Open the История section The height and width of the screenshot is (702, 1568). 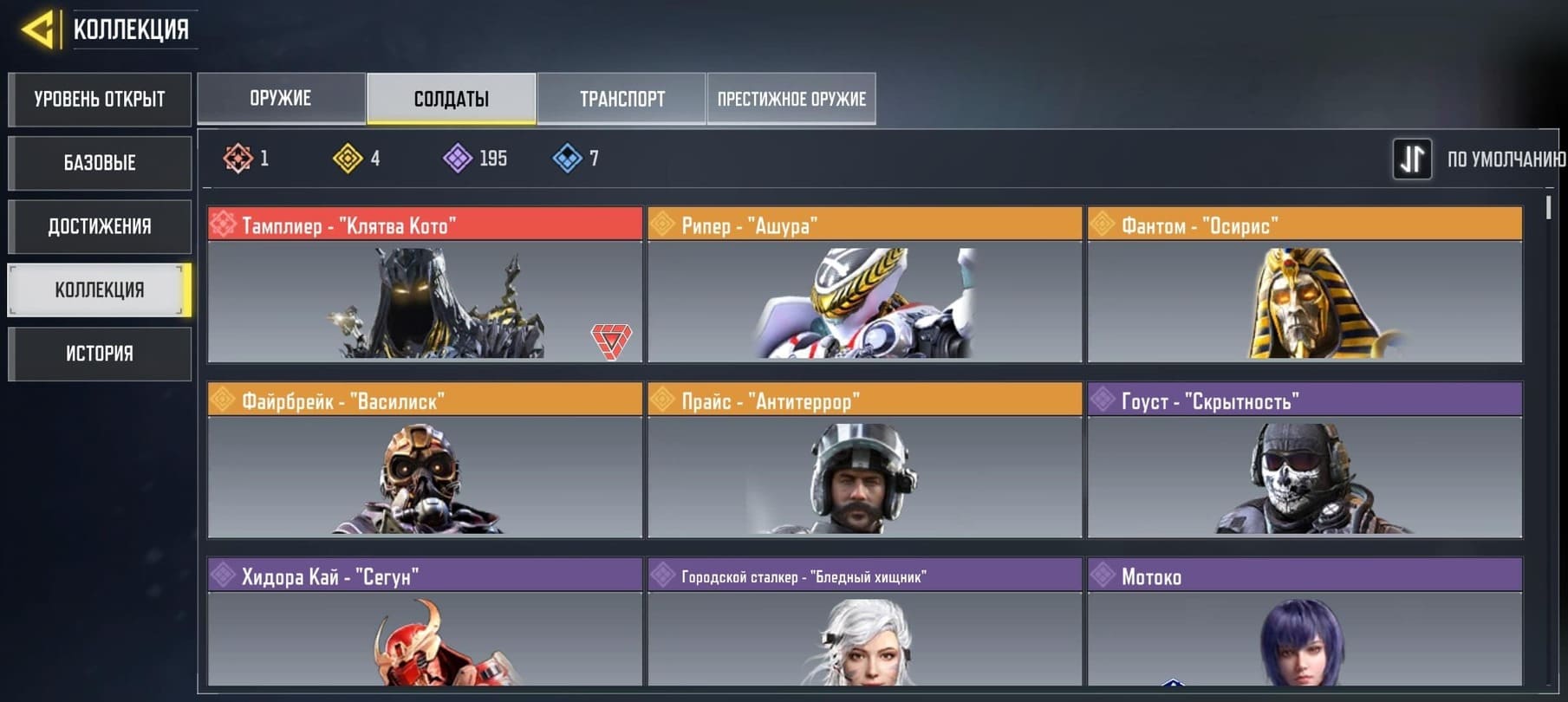pos(100,354)
